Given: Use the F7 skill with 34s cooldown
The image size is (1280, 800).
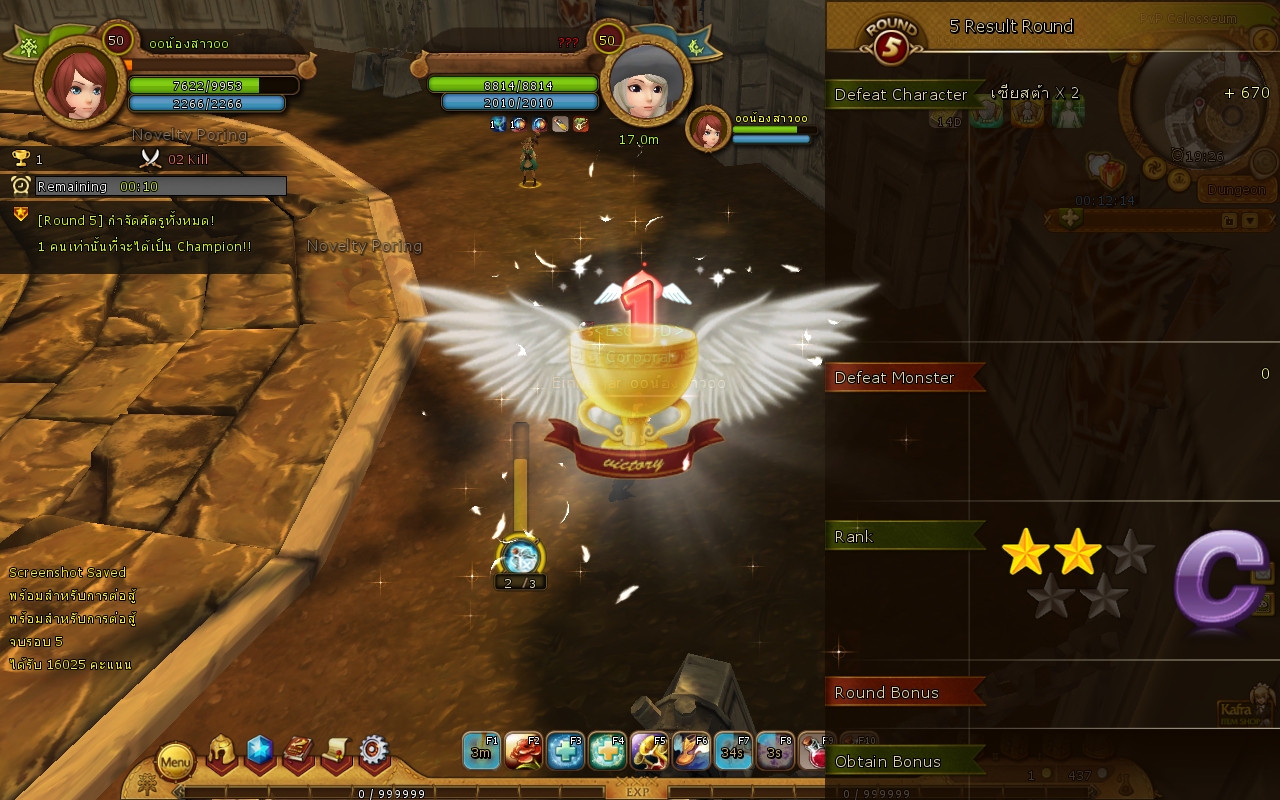Looking at the screenshot, I should coord(733,750).
